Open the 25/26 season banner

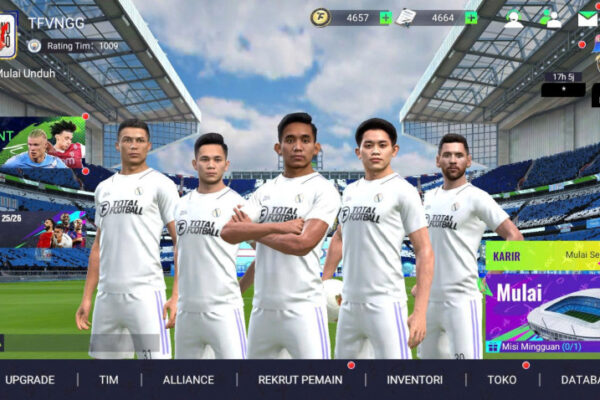tap(42, 229)
